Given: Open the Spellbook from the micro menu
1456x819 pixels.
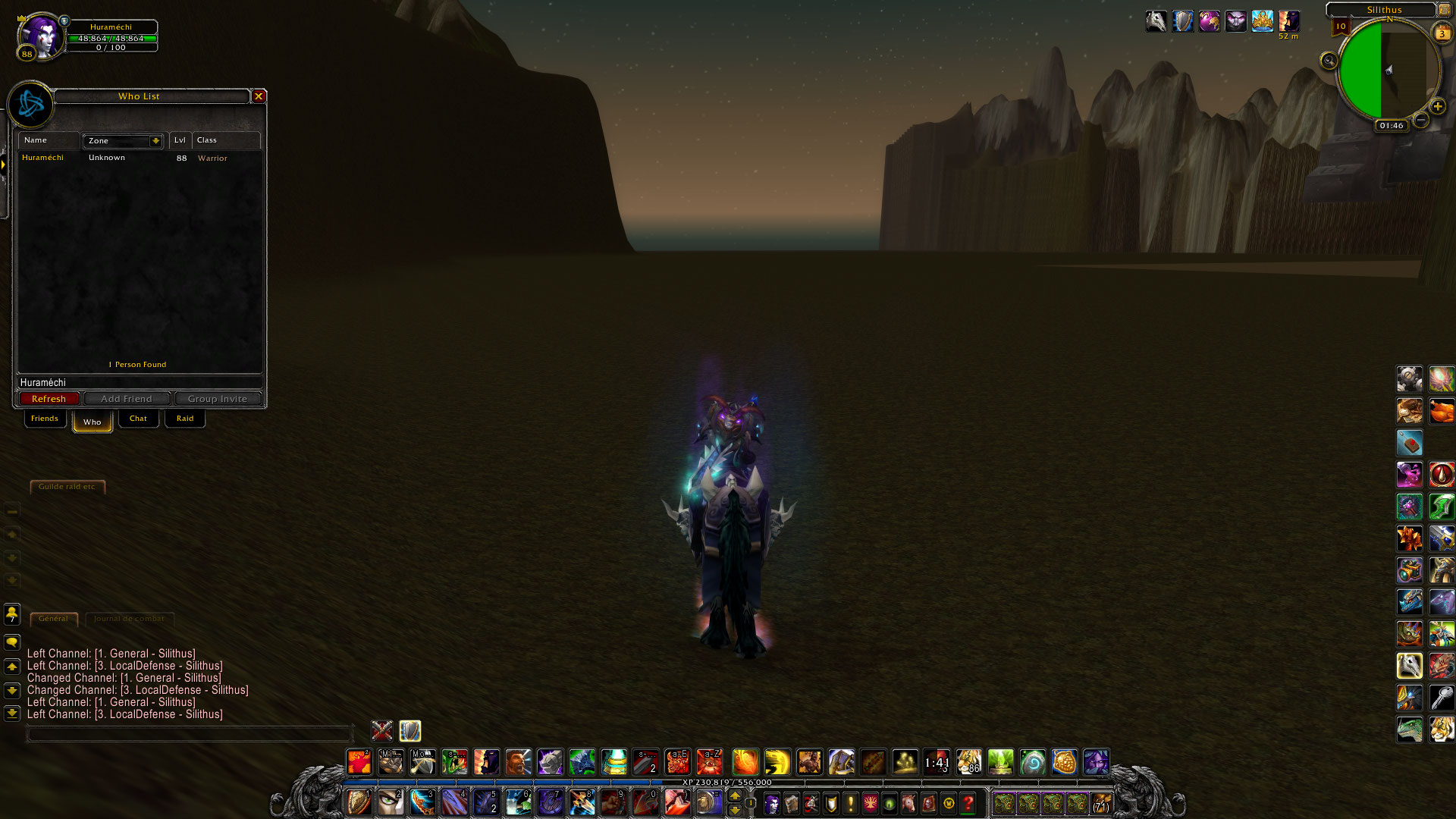Looking at the screenshot, I should point(791,803).
